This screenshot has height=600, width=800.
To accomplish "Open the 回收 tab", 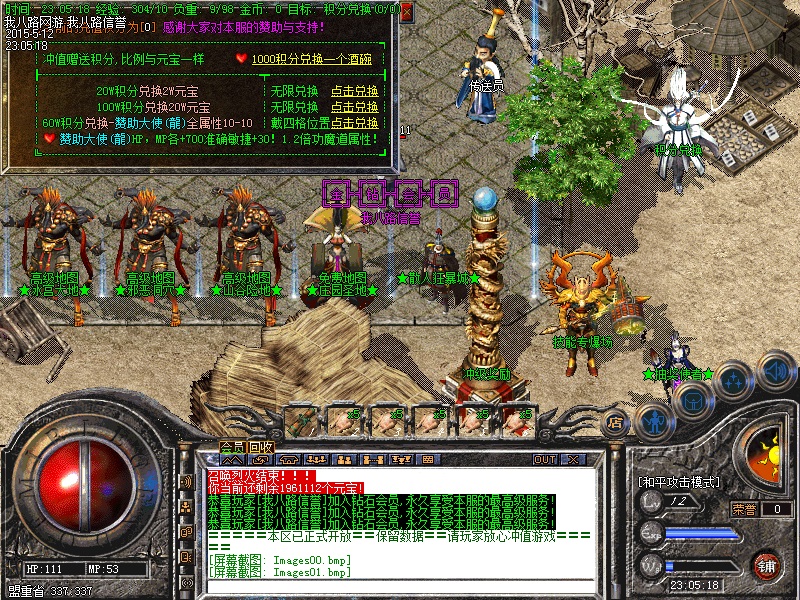I will pos(262,446).
